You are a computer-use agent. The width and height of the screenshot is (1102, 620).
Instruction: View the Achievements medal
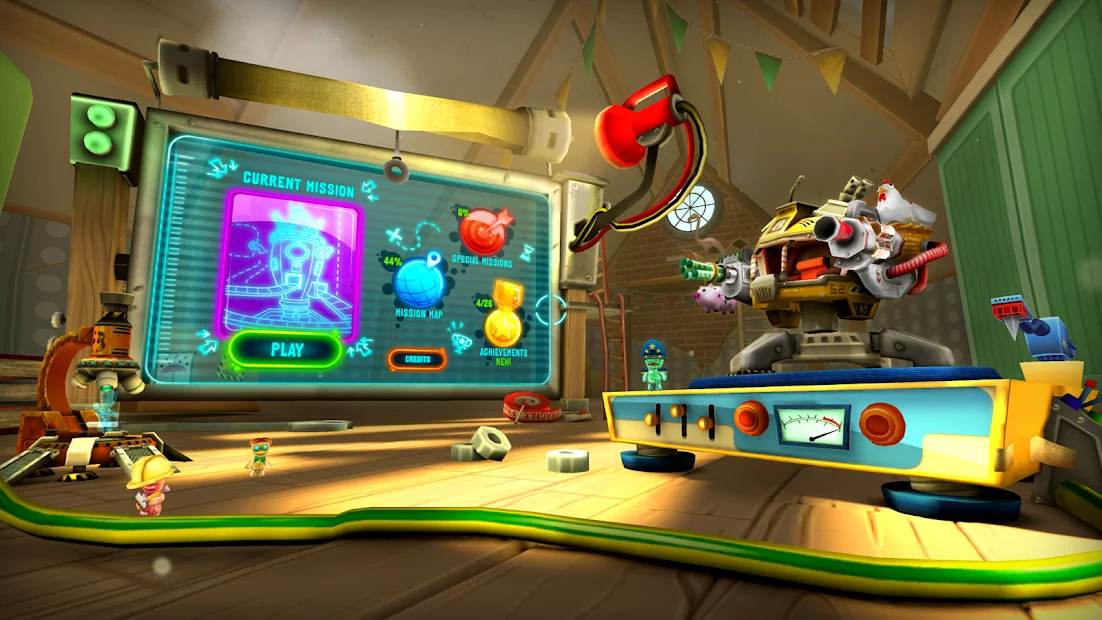click(x=503, y=323)
